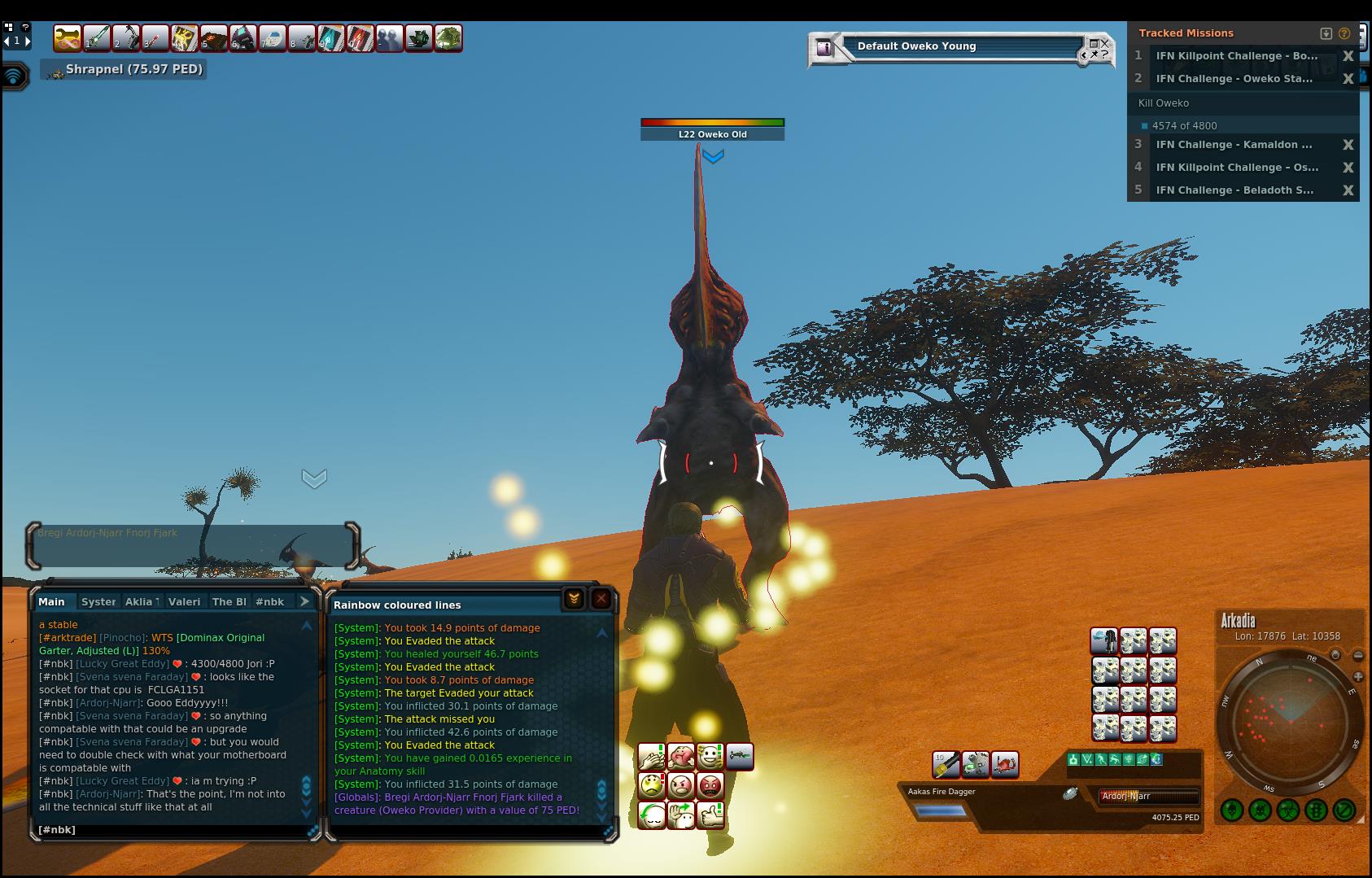The image size is (1372, 878).
Task: Open the Main chat tab
Action: click(x=51, y=602)
